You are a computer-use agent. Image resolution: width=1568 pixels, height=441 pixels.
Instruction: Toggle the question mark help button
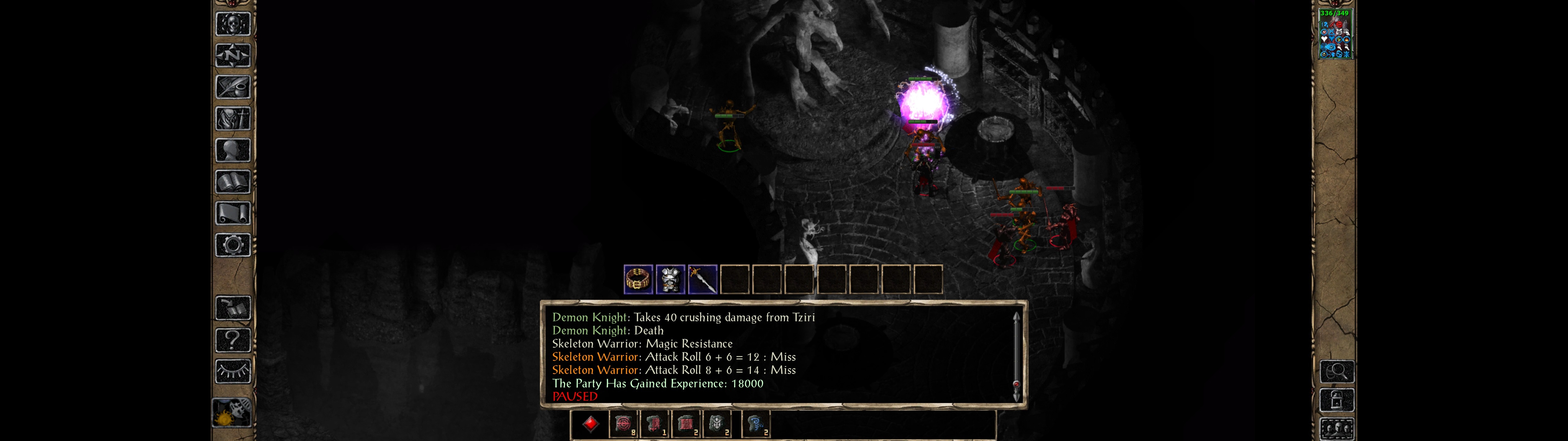coord(232,340)
